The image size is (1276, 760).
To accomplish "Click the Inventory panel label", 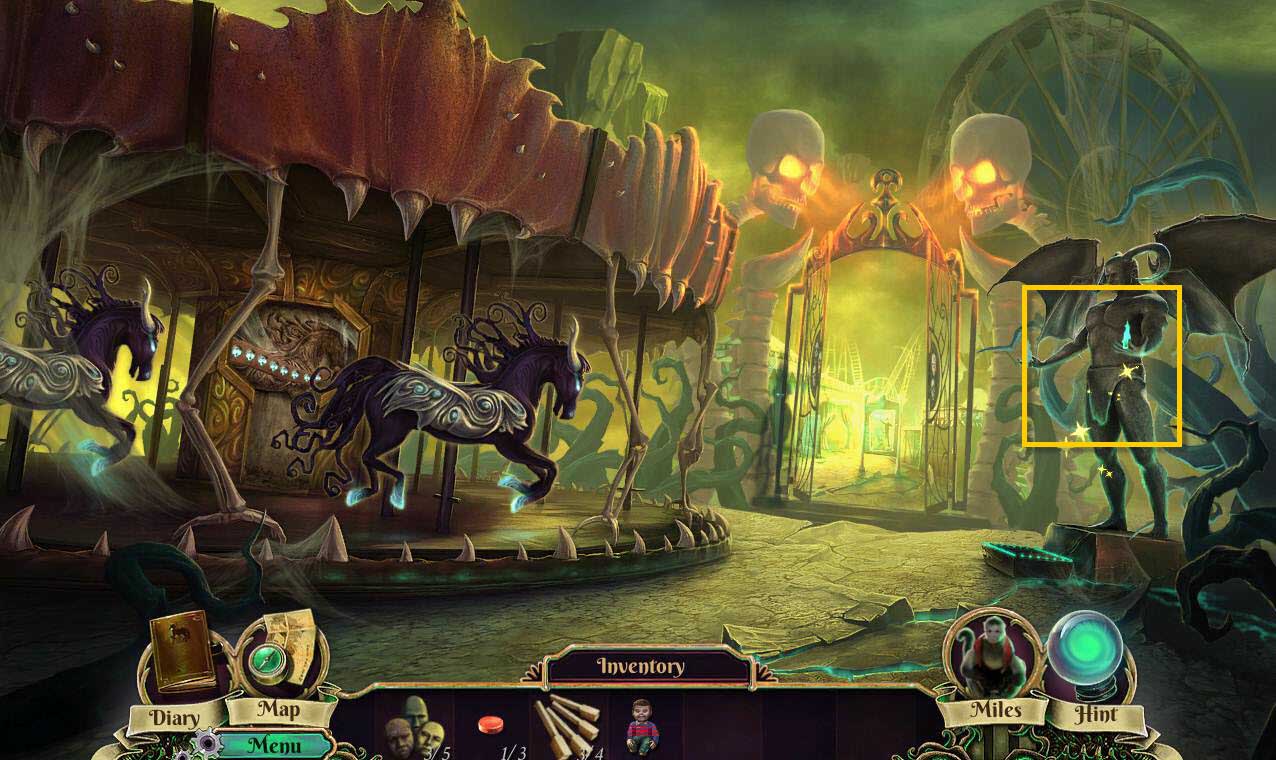I will pyautogui.click(x=640, y=667).
